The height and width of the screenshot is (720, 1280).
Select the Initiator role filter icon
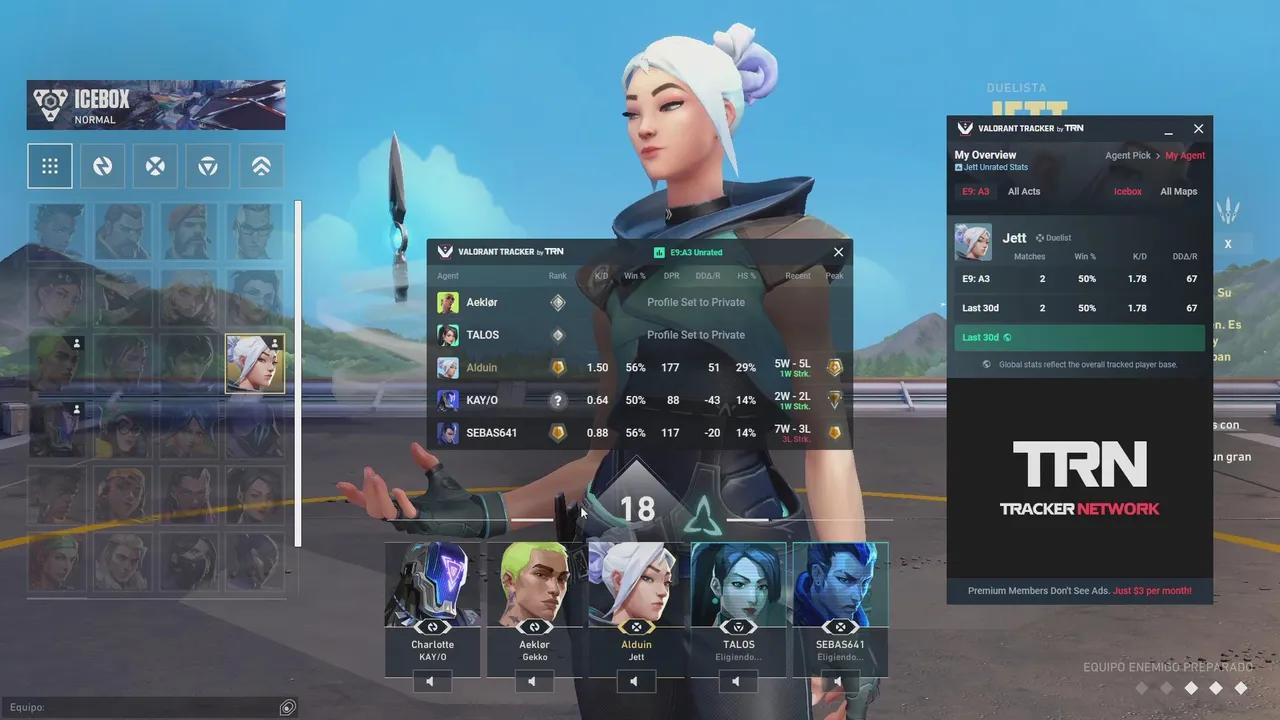point(155,165)
